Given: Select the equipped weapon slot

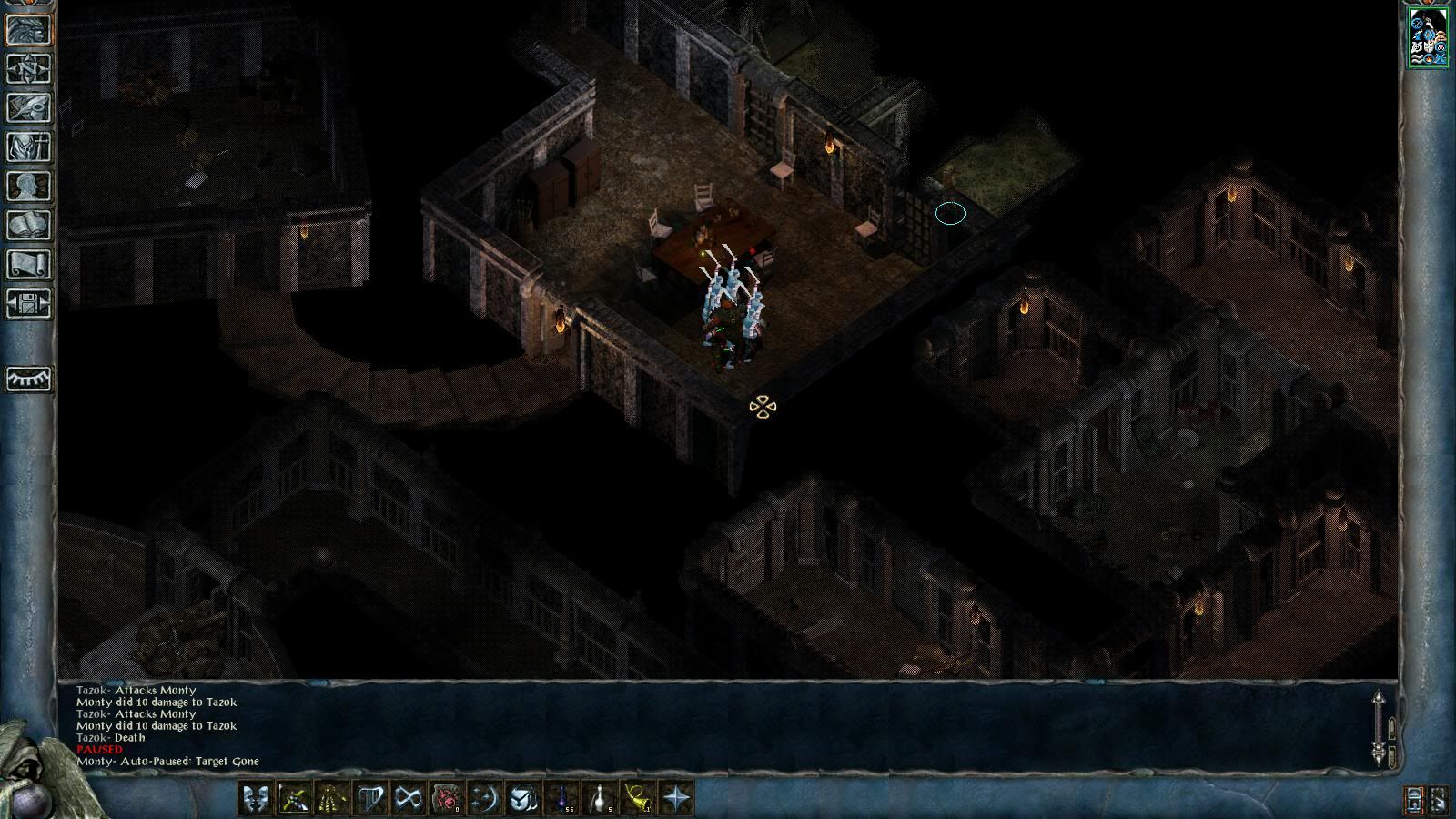Looking at the screenshot, I should [293, 799].
